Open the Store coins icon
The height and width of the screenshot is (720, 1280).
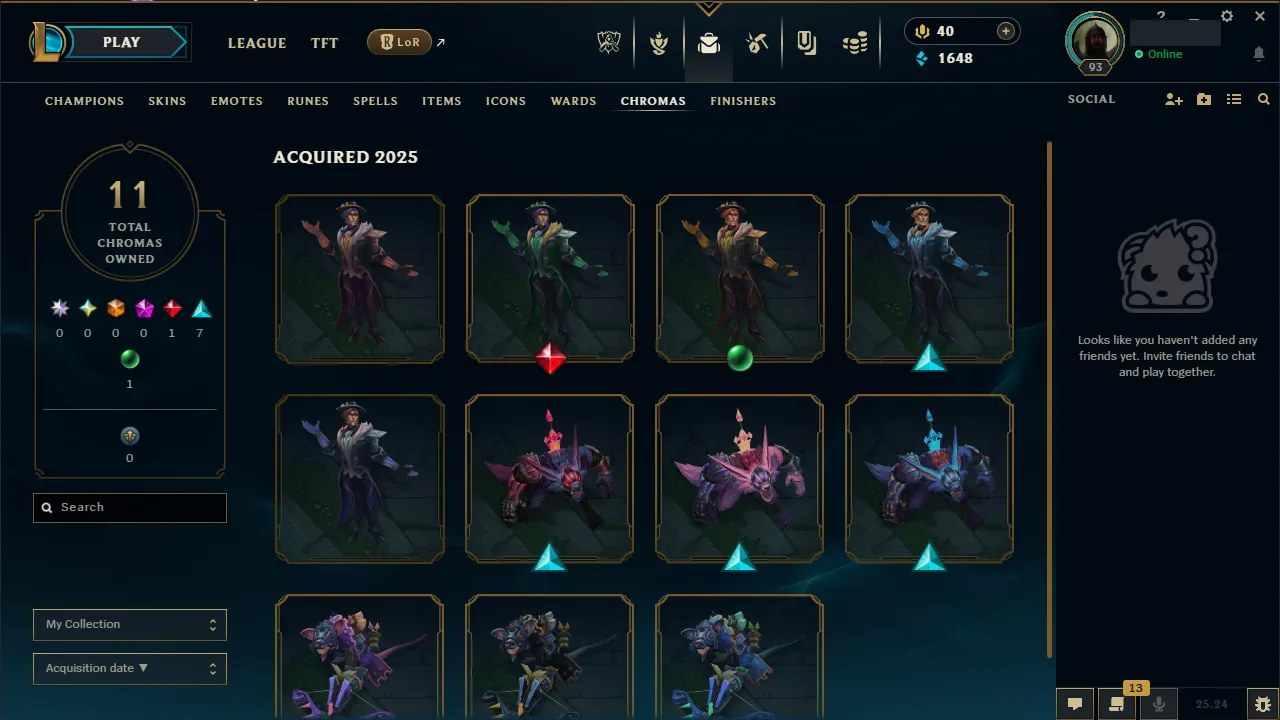[x=855, y=42]
